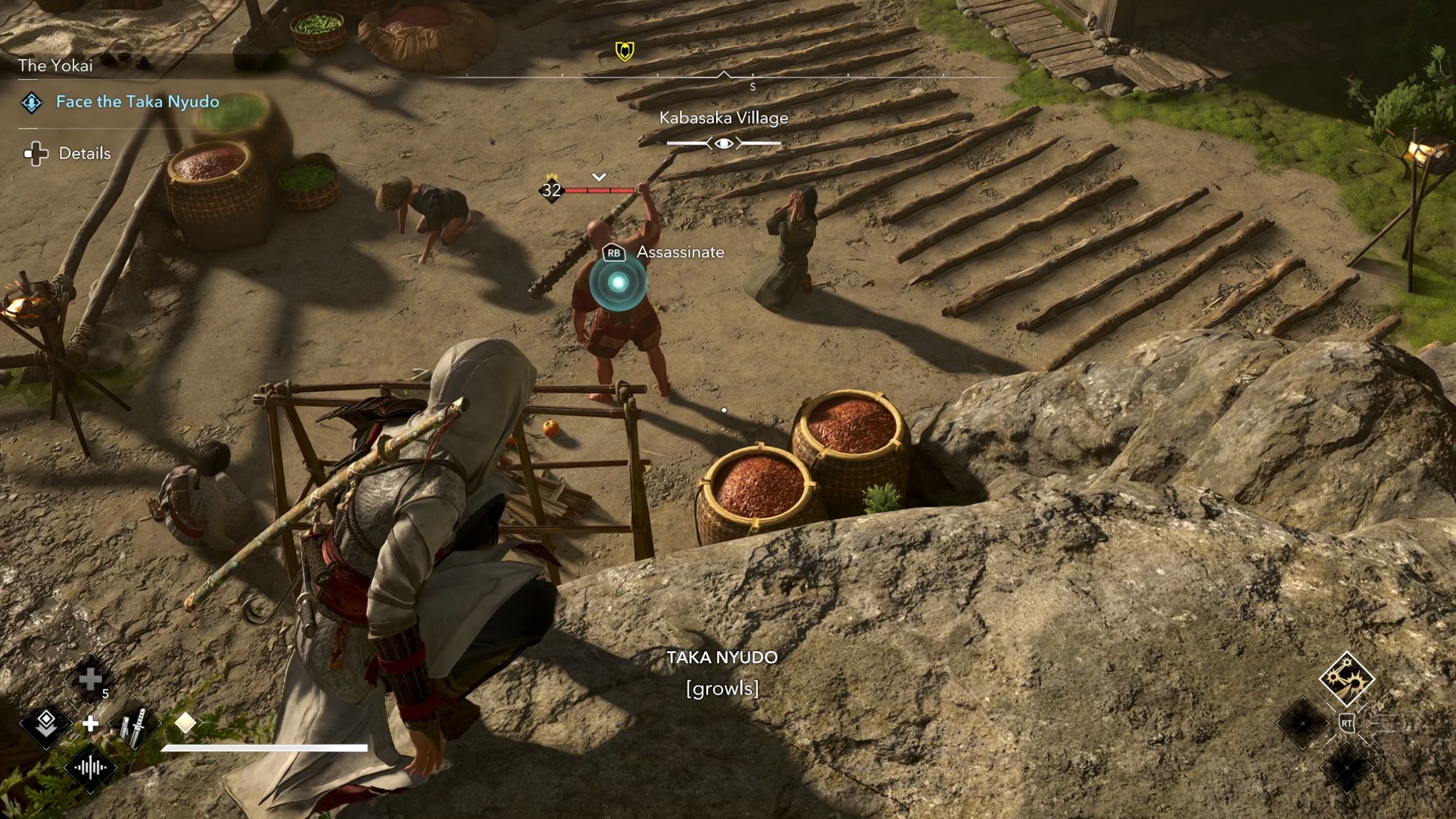This screenshot has height=819, width=1456.
Task: Activate the gold starburst chain ability
Action: point(1346,679)
